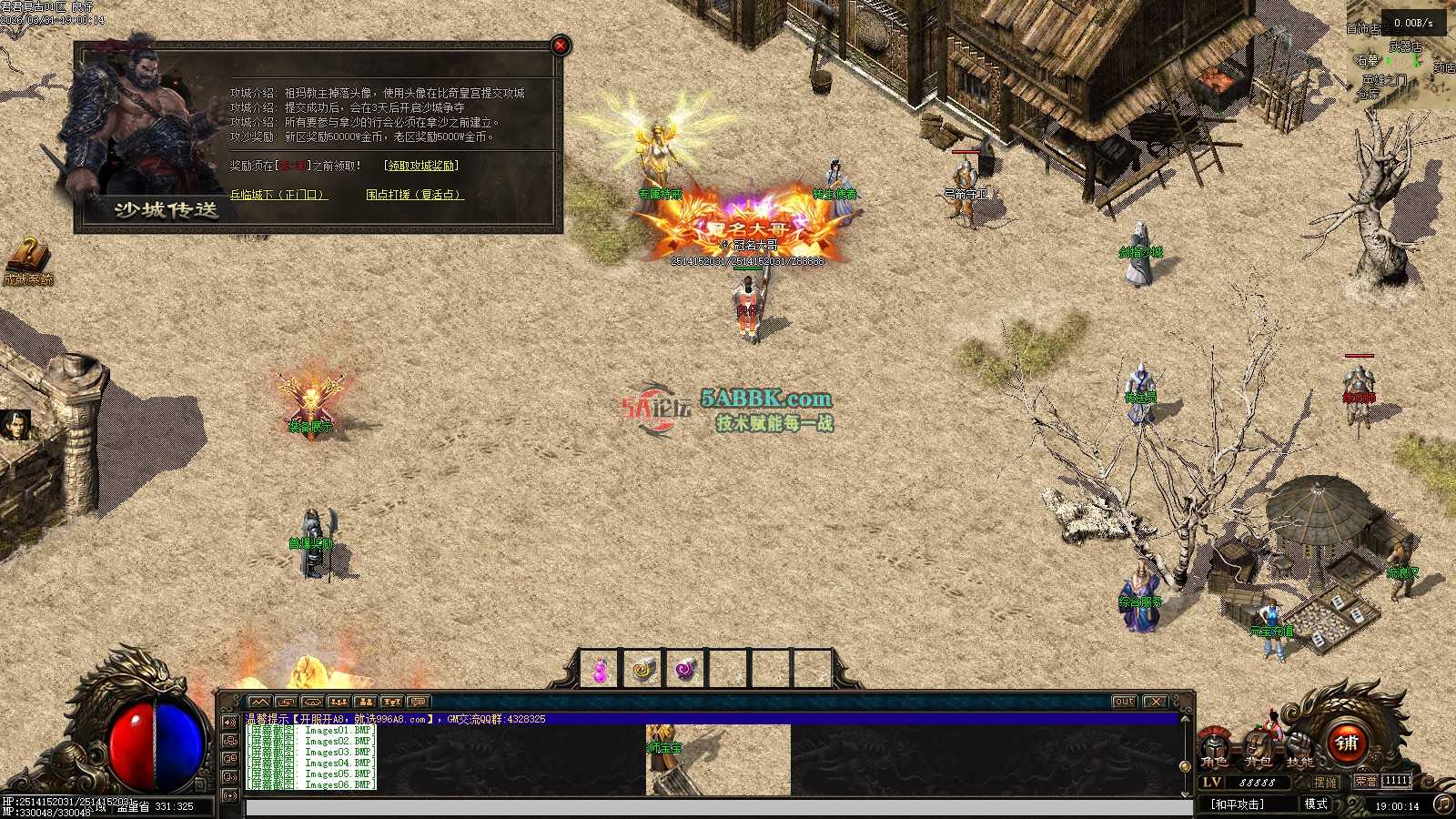Switch attack mode via 模式 button
1456x819 pixels.
pos(1316,804)
